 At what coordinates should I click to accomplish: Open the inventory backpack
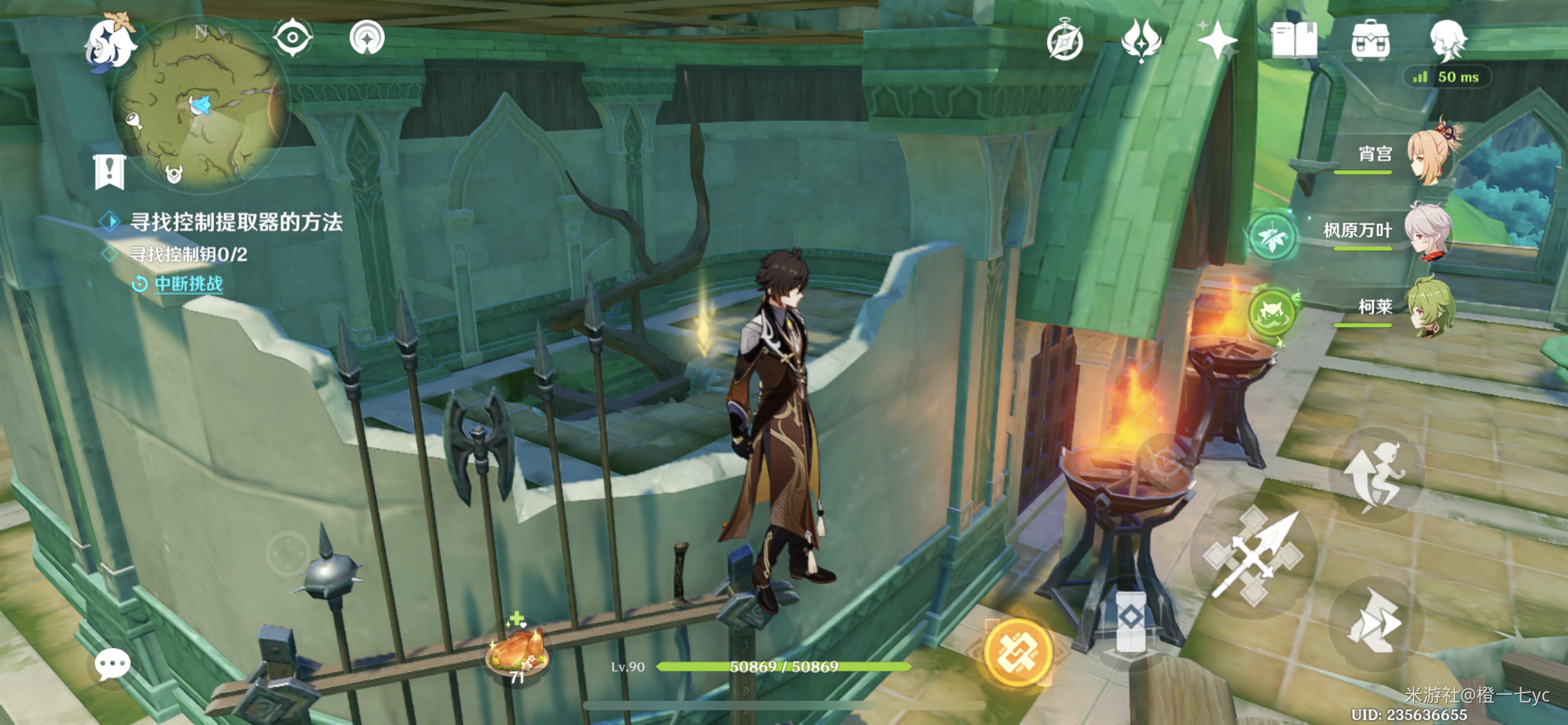click(1370, 41)
